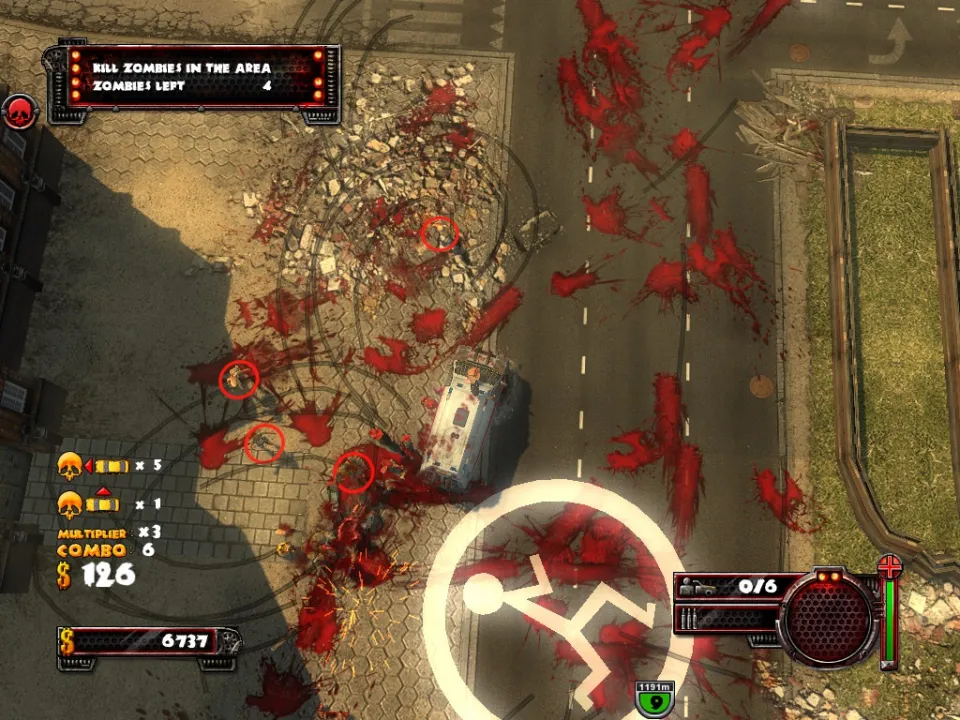This screenshot has height=720, width=960.
Task: Click the red skull icon beside the objective
Action: click(20, 112)
